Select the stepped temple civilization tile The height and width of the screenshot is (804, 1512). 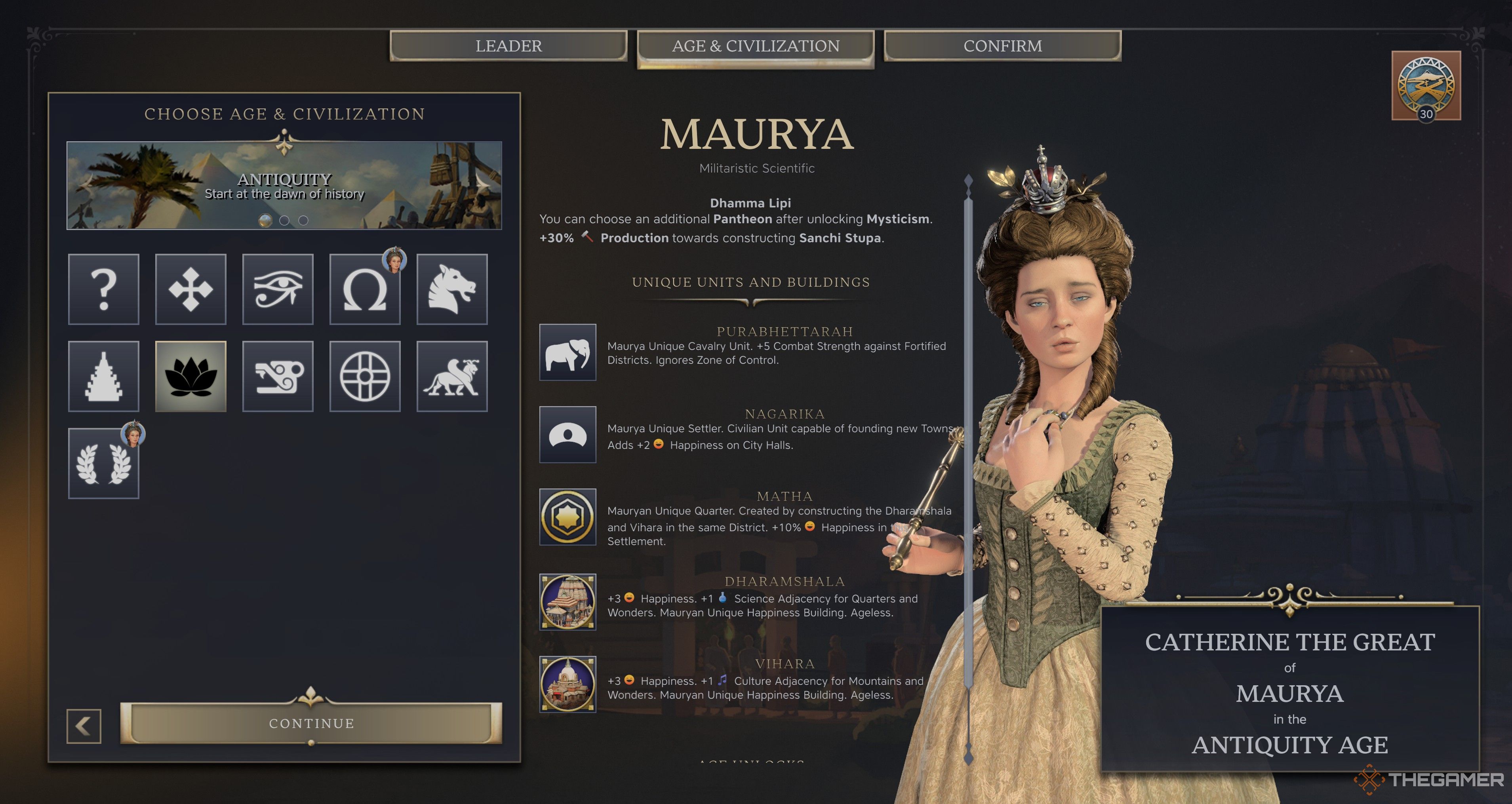104,376
